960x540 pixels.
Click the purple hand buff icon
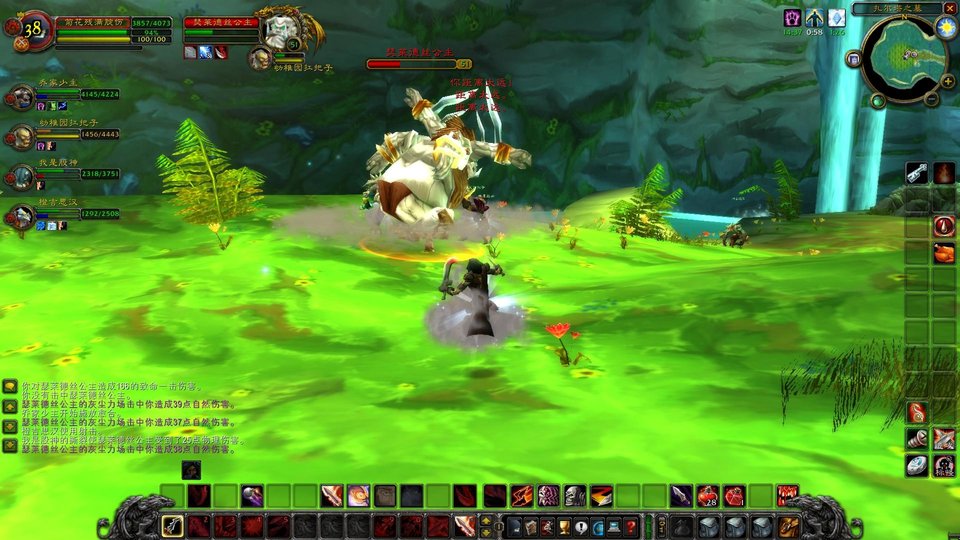(791, 17)
